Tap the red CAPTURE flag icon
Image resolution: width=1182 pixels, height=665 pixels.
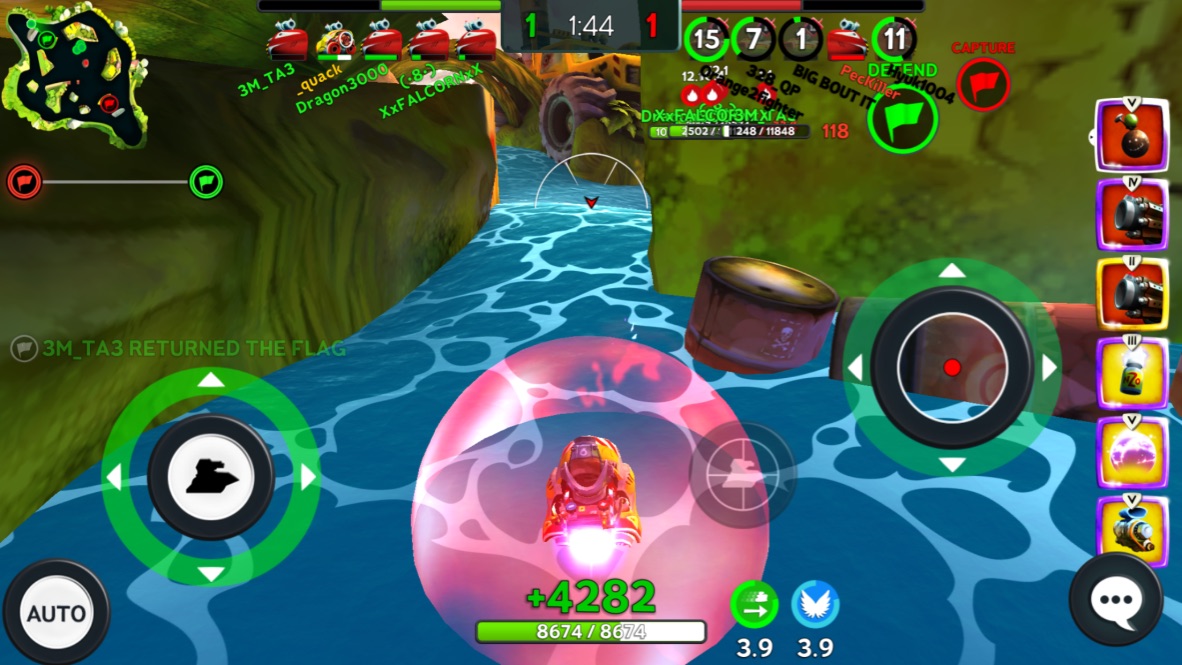coord(982,83)
